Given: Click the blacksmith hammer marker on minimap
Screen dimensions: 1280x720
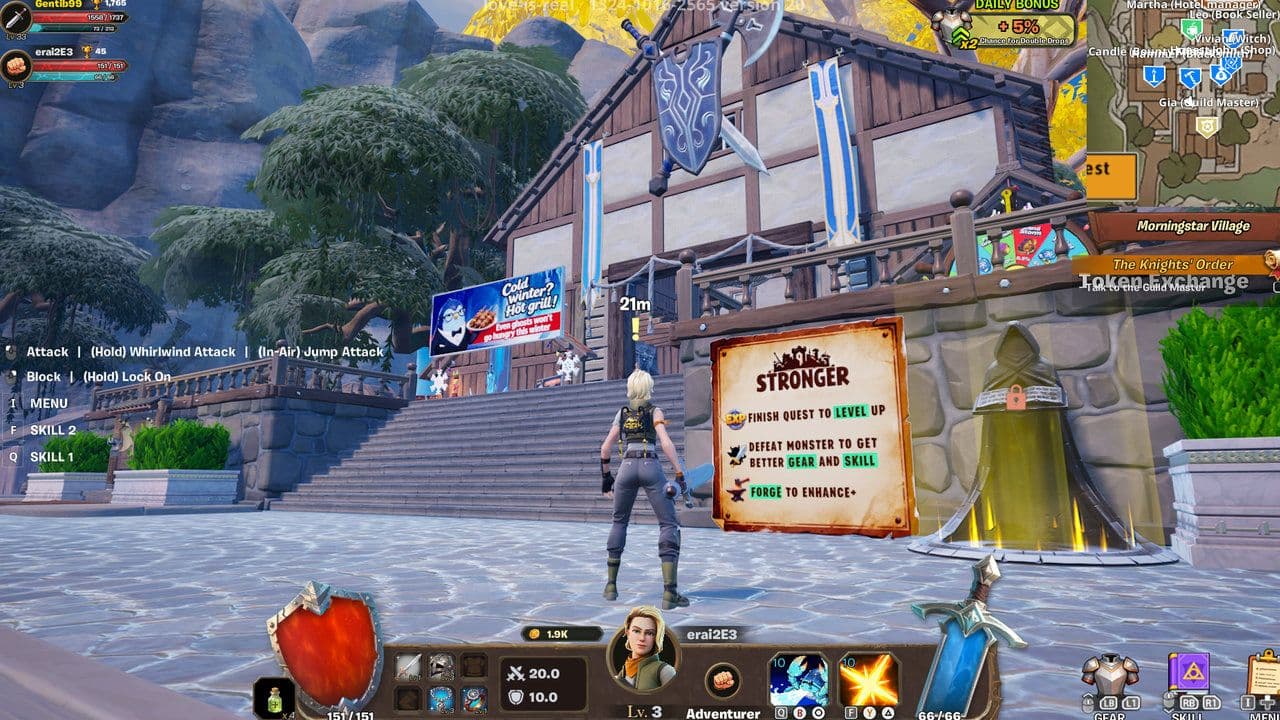Looking at the screenshot, I should [x=1190, y=78].
